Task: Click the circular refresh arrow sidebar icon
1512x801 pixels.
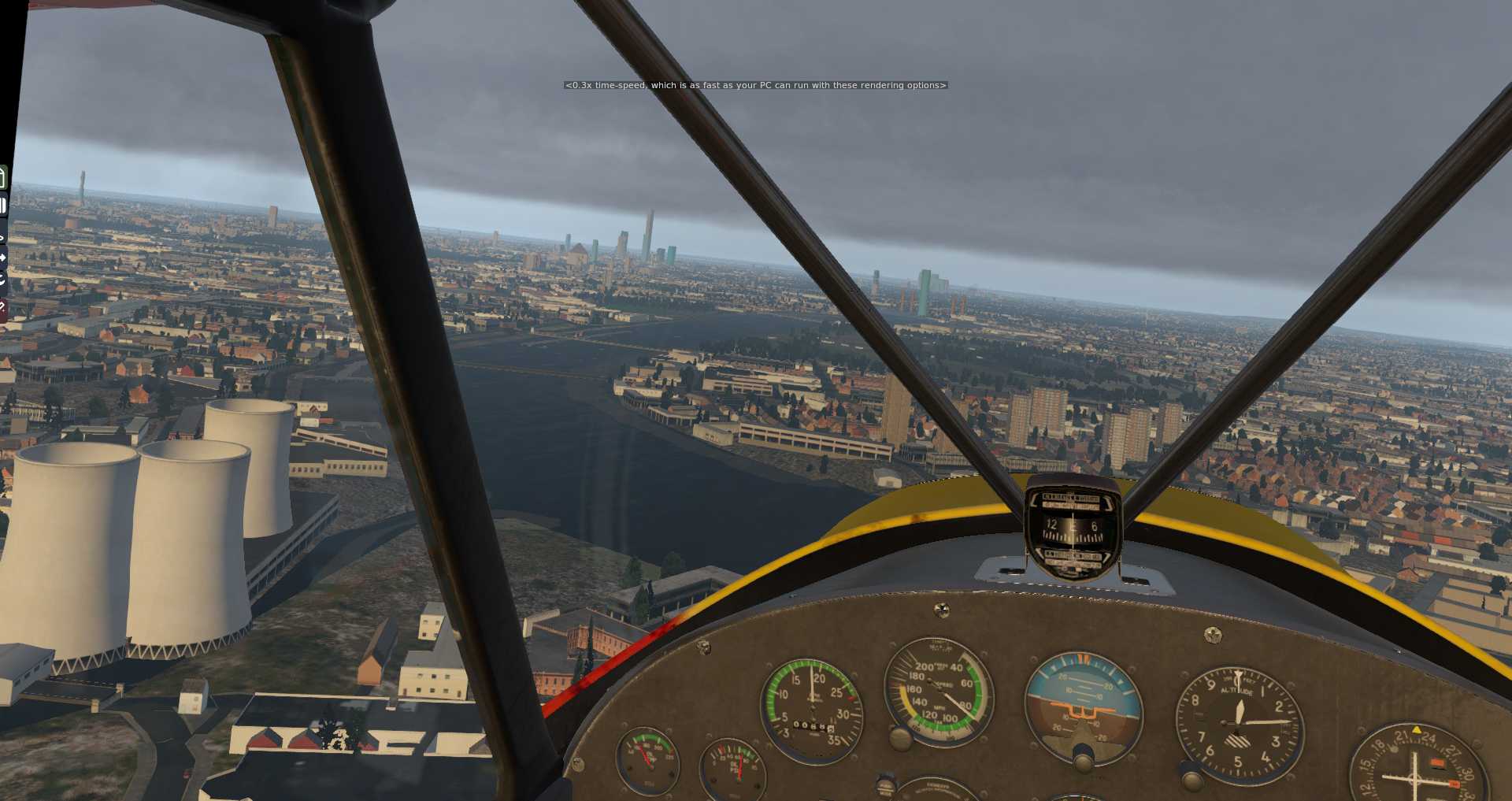Action: 3,279
